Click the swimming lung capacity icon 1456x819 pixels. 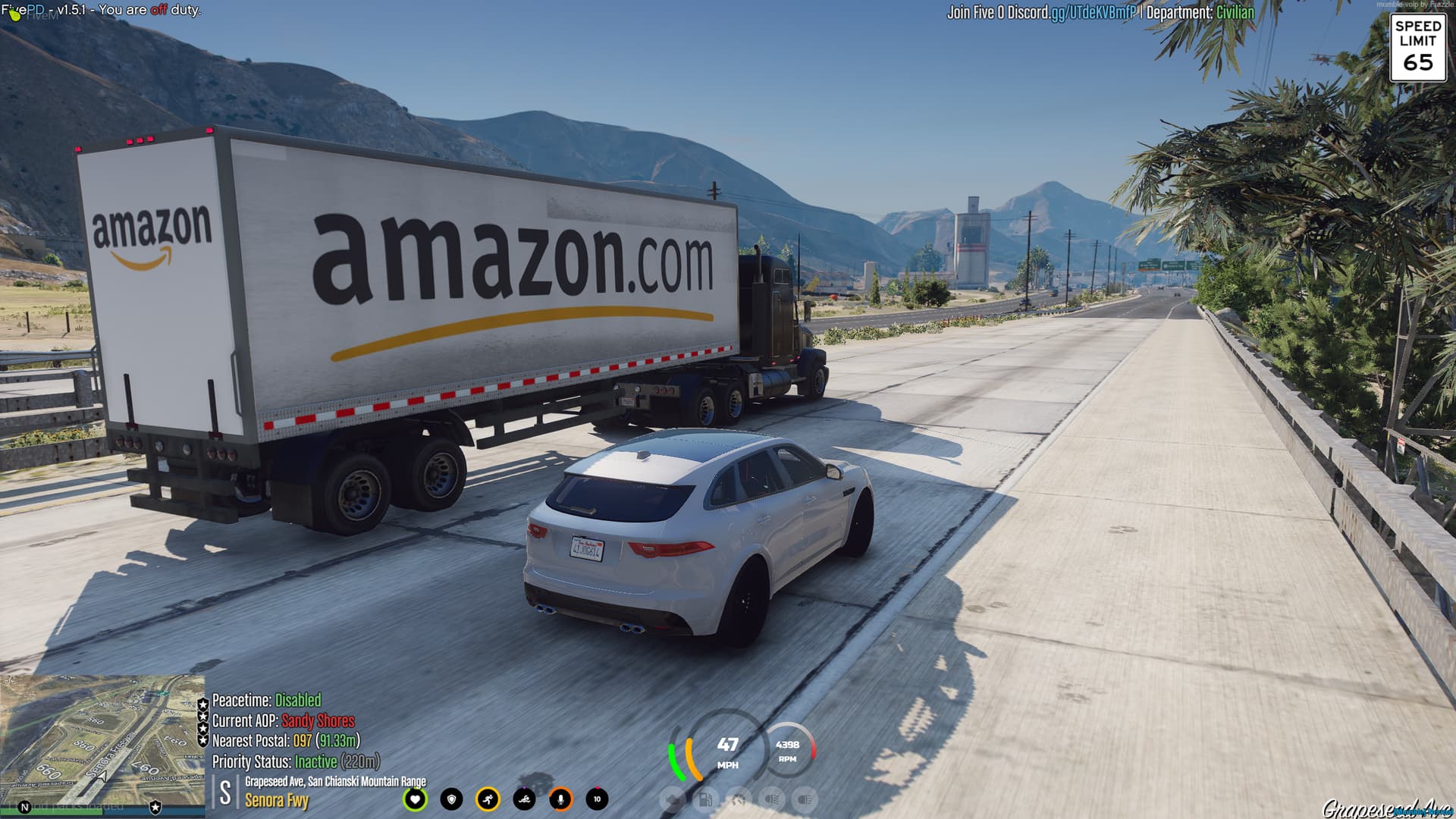(x=525, y=799)
